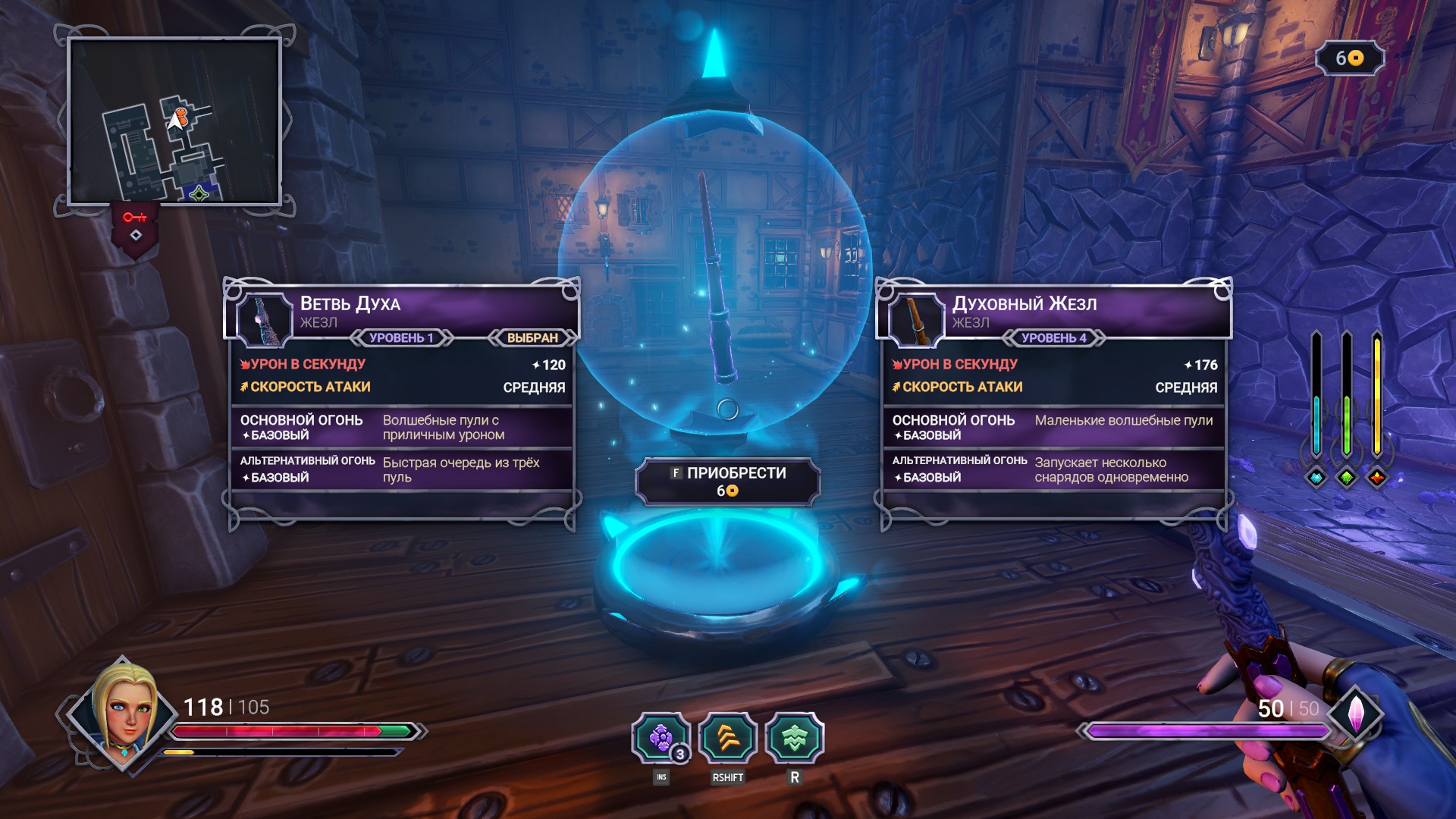
Task: Click the red gem resource icon
Action: point(1377,478)
